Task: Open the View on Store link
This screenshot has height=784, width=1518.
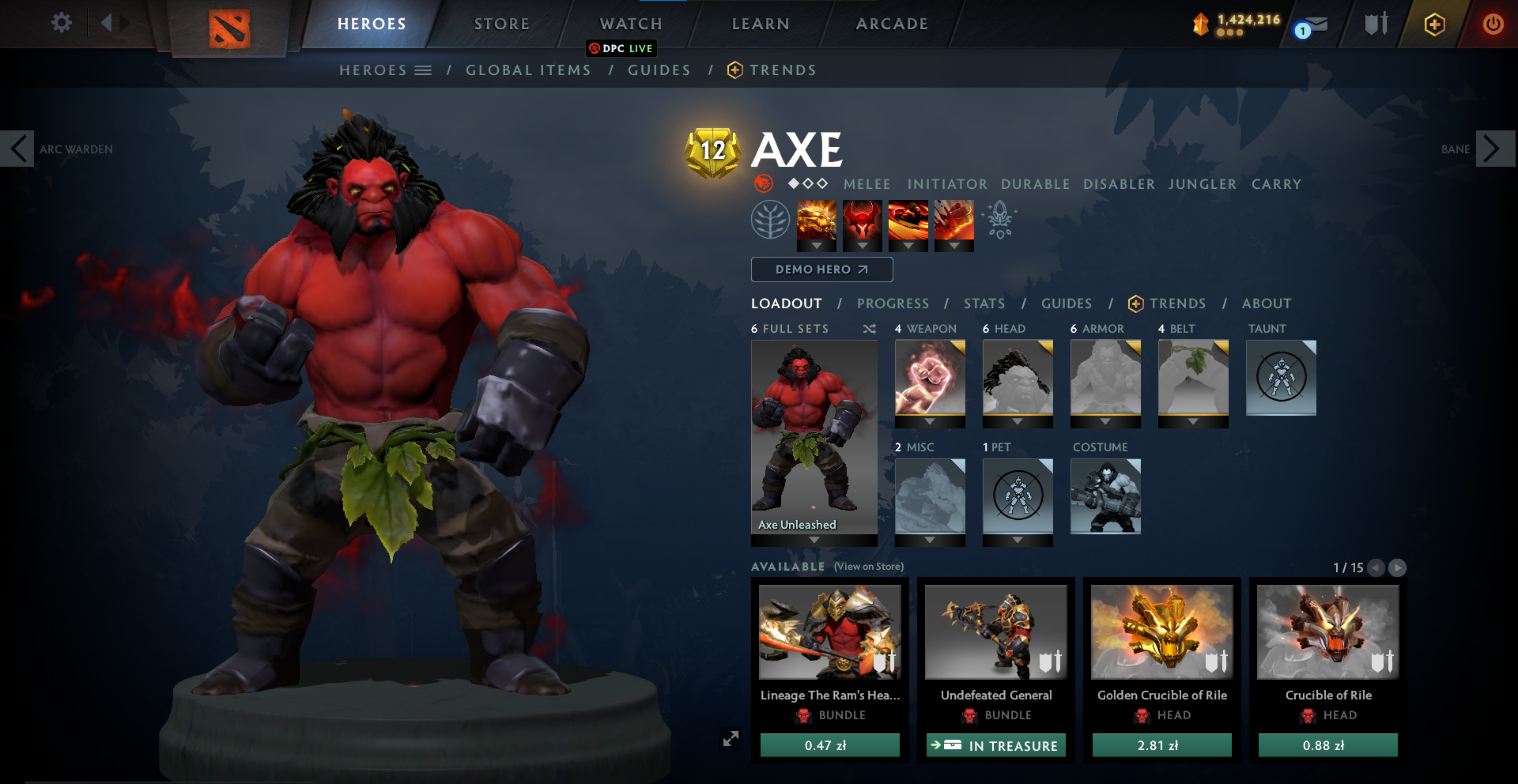Action: 868,567
